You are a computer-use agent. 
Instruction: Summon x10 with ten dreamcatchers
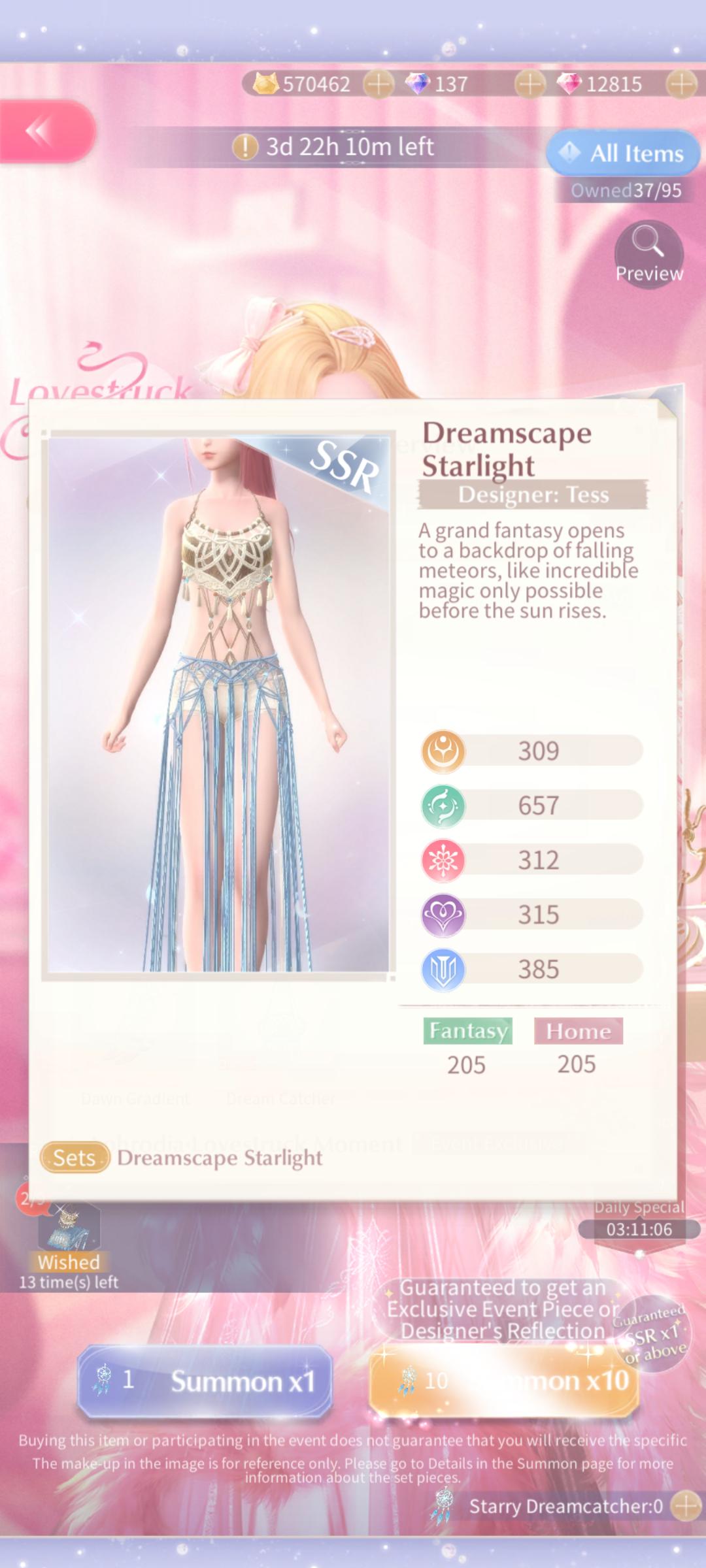[503, 1380]
